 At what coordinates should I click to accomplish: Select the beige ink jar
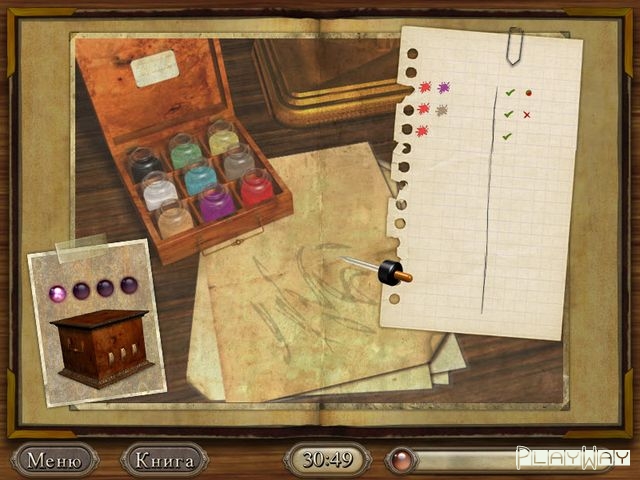(175, 218)
